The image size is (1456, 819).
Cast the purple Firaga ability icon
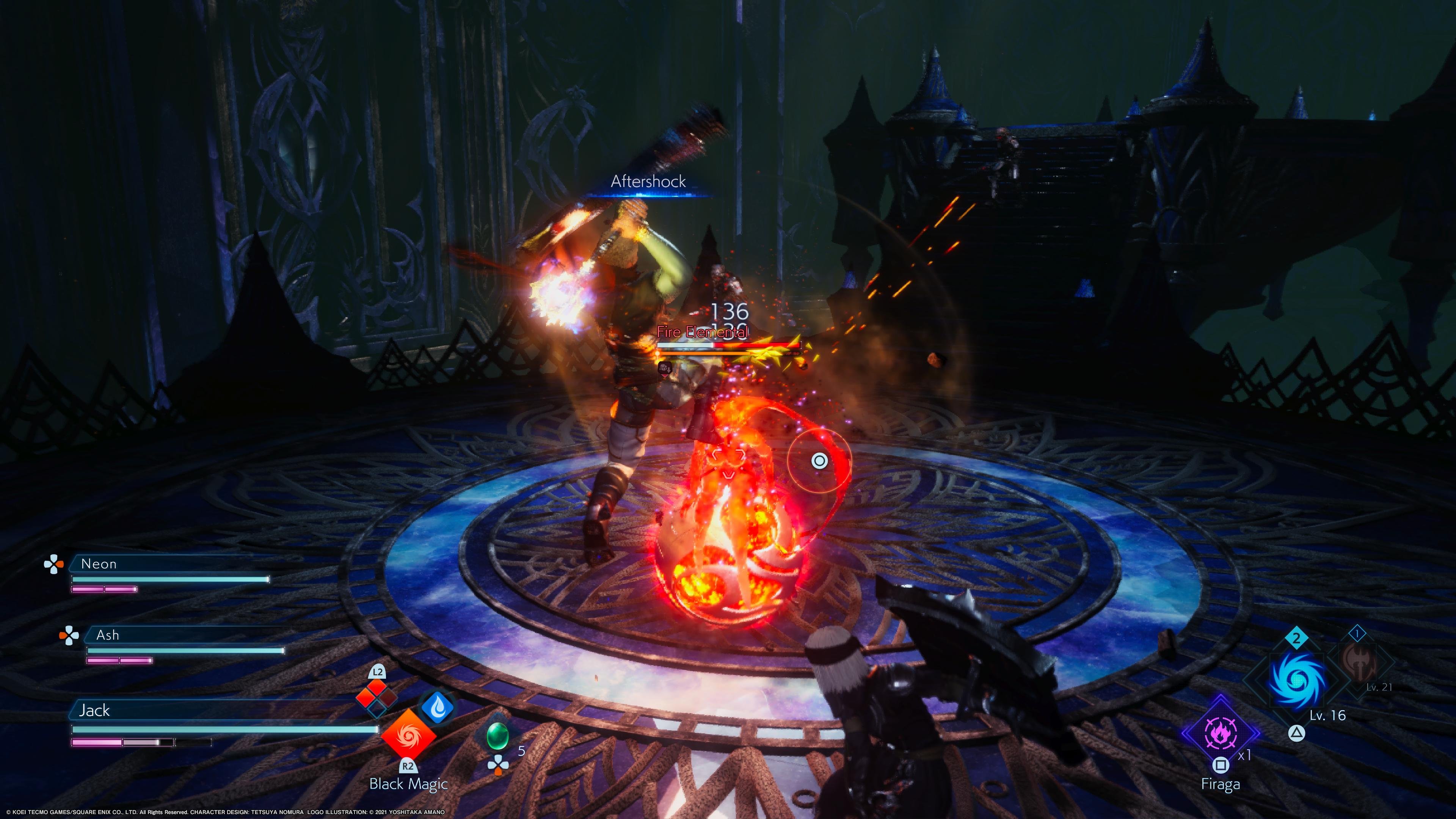point(1220,733)
